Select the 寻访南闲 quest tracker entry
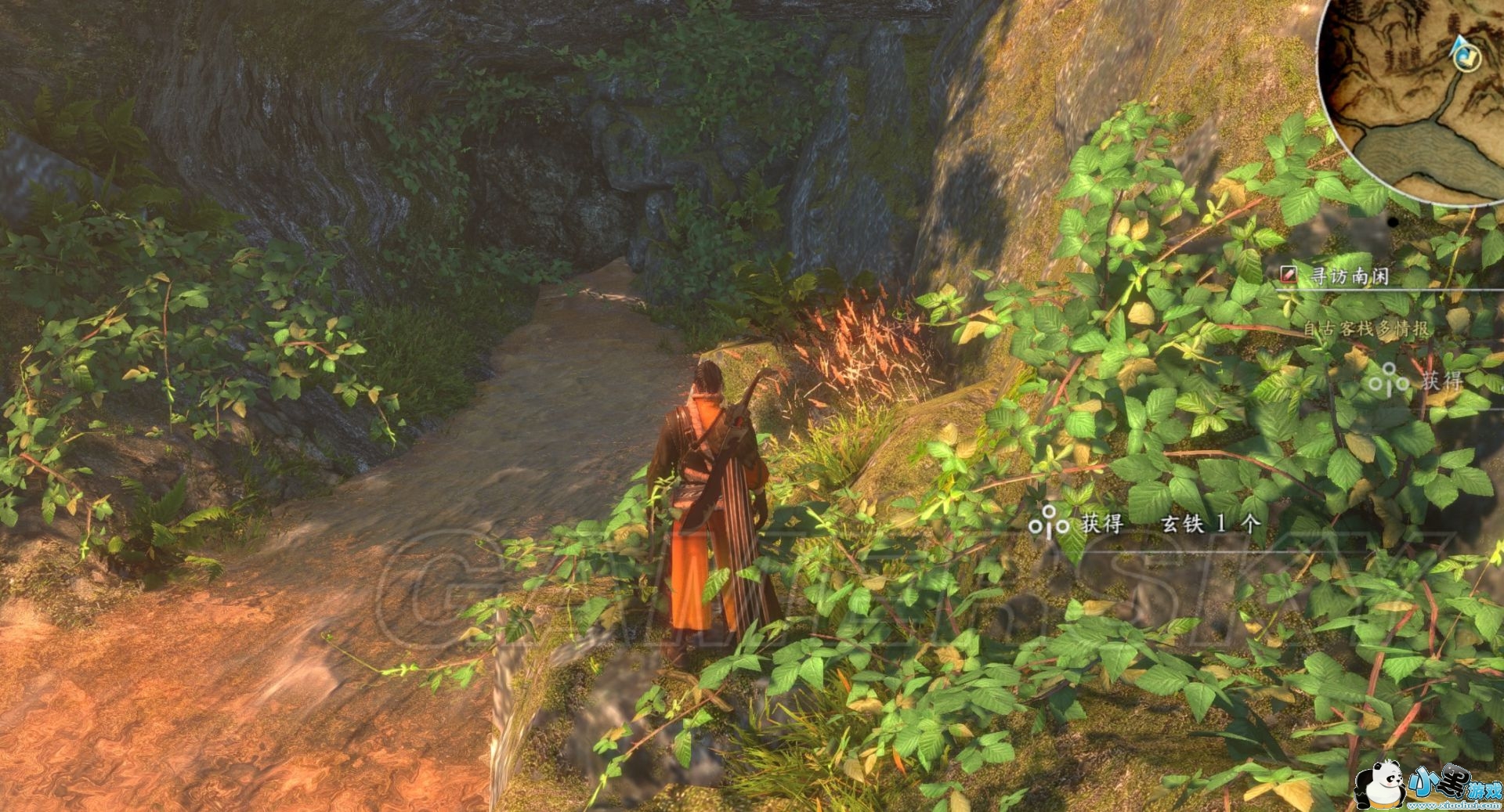Image resolution: width=1504 pixels, height=812 pixels. 1349,276
